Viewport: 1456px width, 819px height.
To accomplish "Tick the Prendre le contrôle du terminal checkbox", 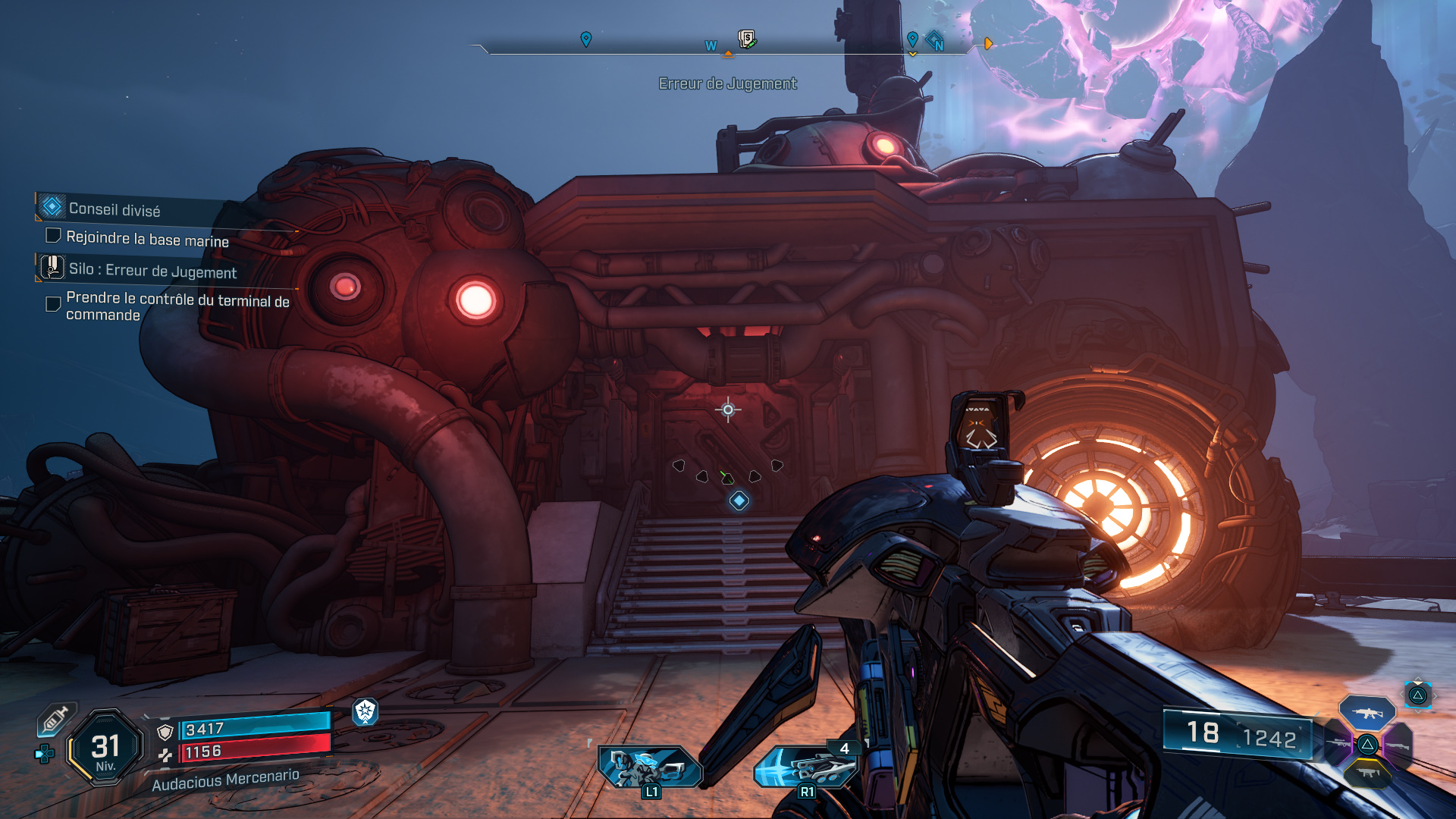I will (x=53, y=304).
